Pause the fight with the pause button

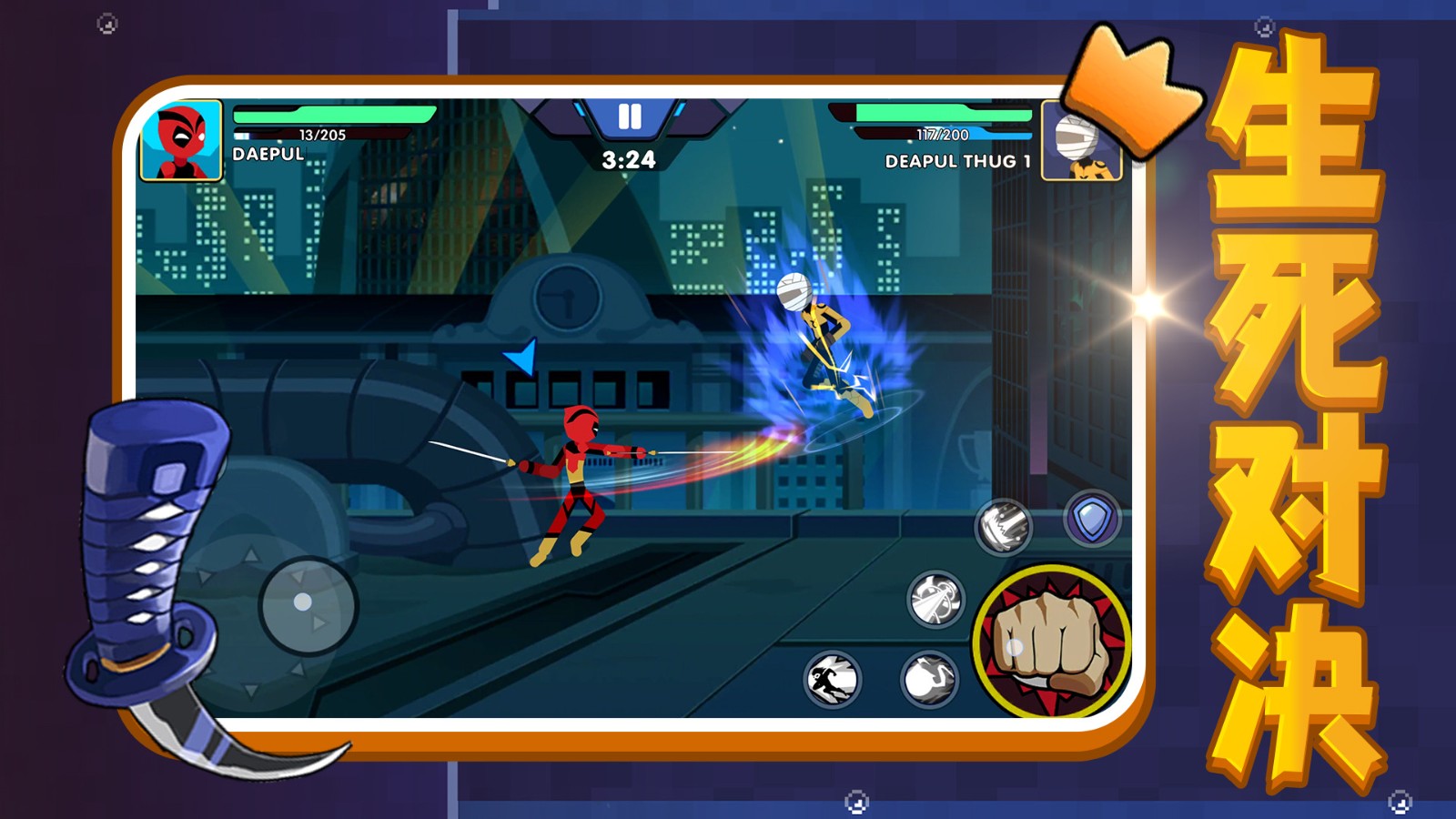[629, 116]
